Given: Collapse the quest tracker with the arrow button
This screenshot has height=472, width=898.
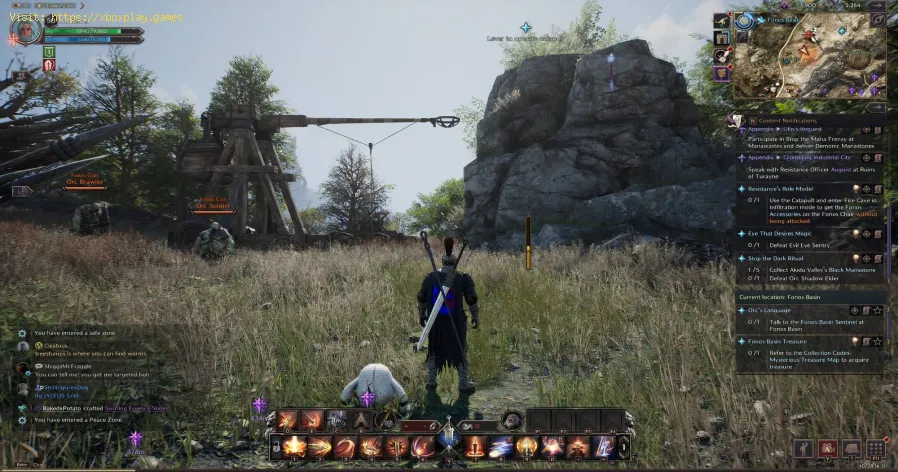Looking at the screenshot, I should coord(877,105).
